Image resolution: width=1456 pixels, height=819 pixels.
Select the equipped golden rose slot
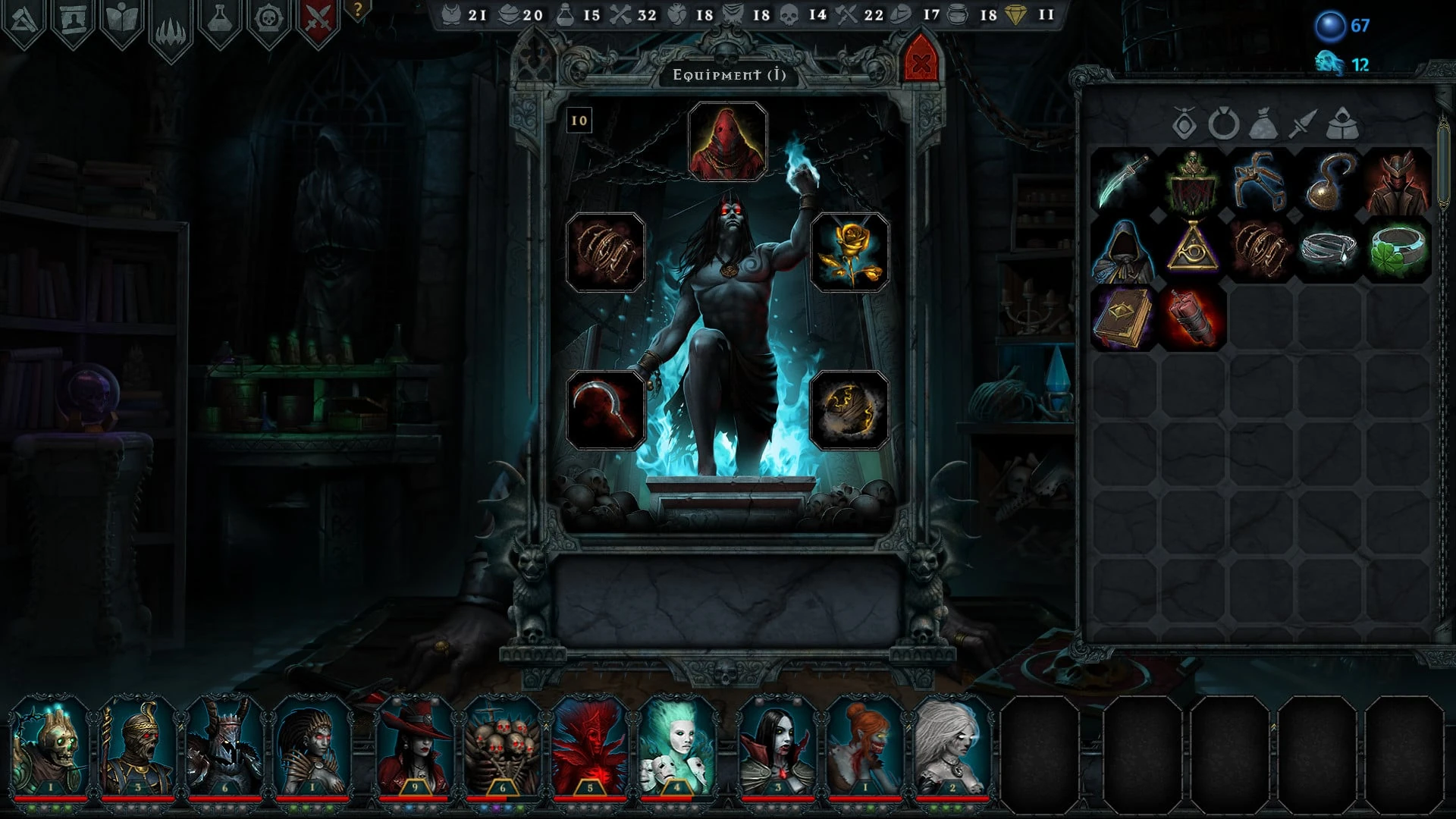[849, 253]
